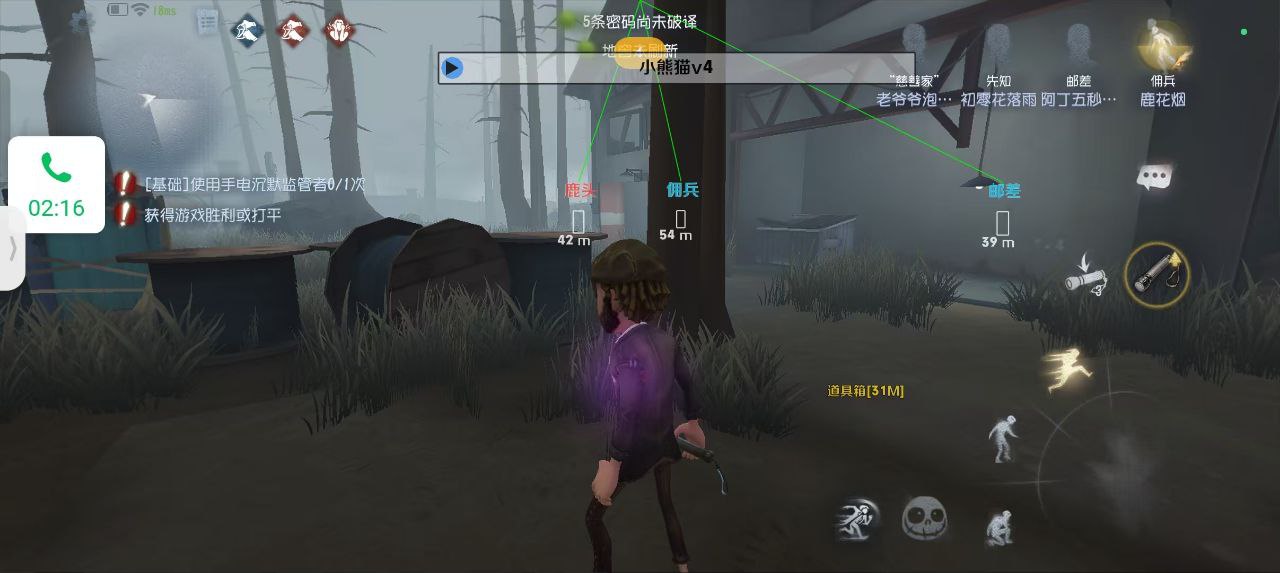Expand the side panel arrow handle
This screenshot has width=1280, height=573.
point(12,248)
